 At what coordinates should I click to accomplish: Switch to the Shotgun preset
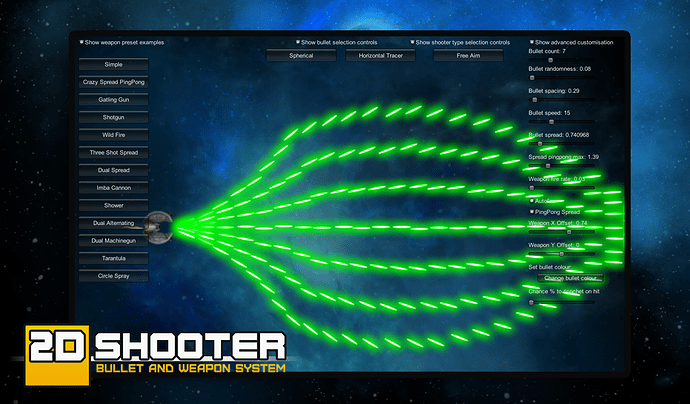(x=113, y=118)
